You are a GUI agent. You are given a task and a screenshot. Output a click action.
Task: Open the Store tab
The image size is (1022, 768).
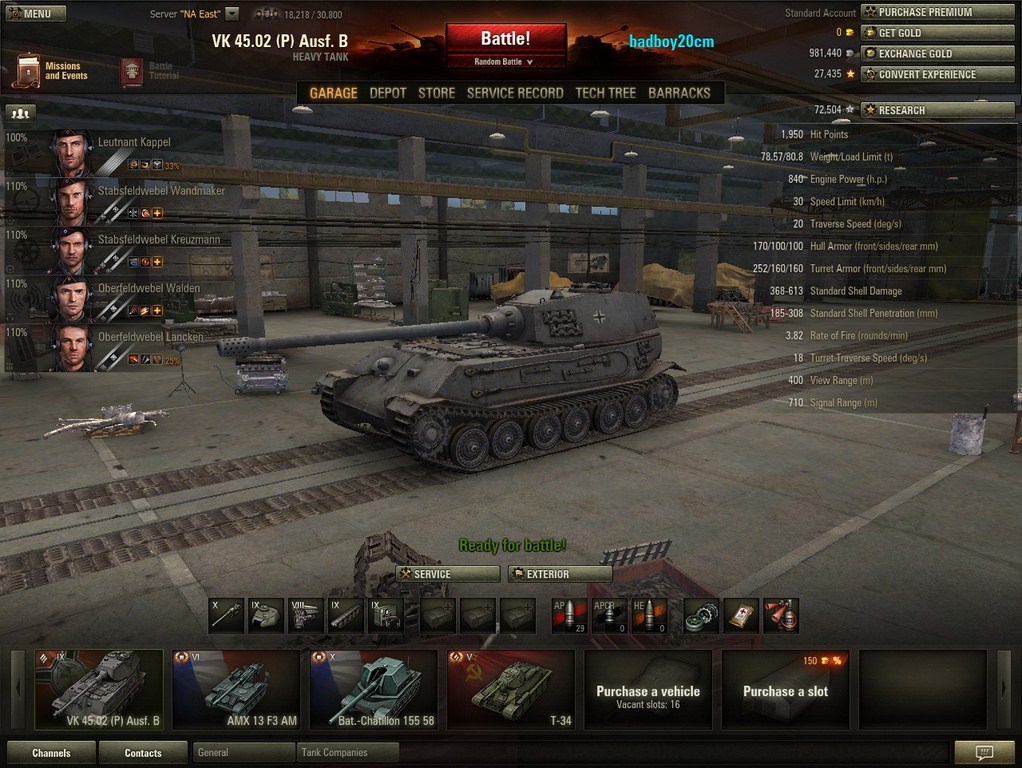[x=436, y=93]
